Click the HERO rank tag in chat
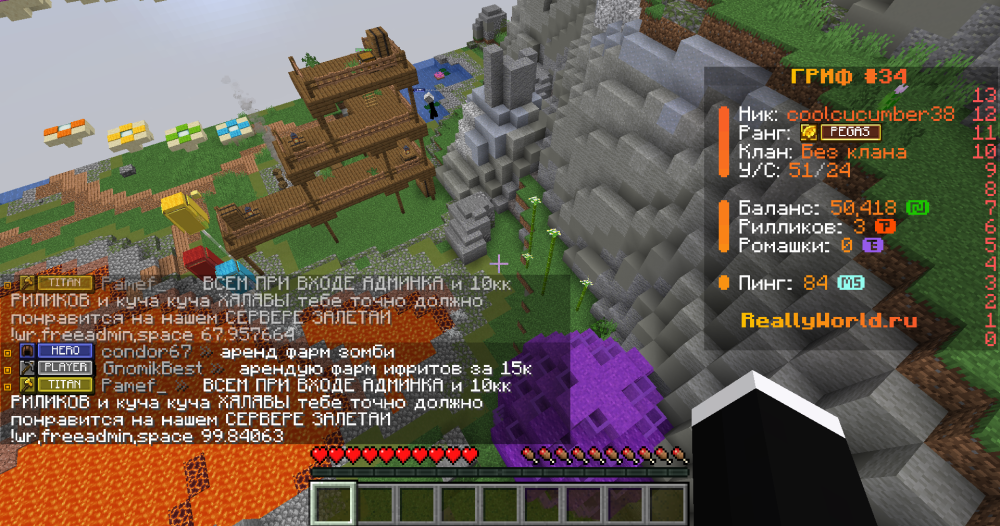The height and width of the screenshot is (526, 1000). [x=65, y=351]
